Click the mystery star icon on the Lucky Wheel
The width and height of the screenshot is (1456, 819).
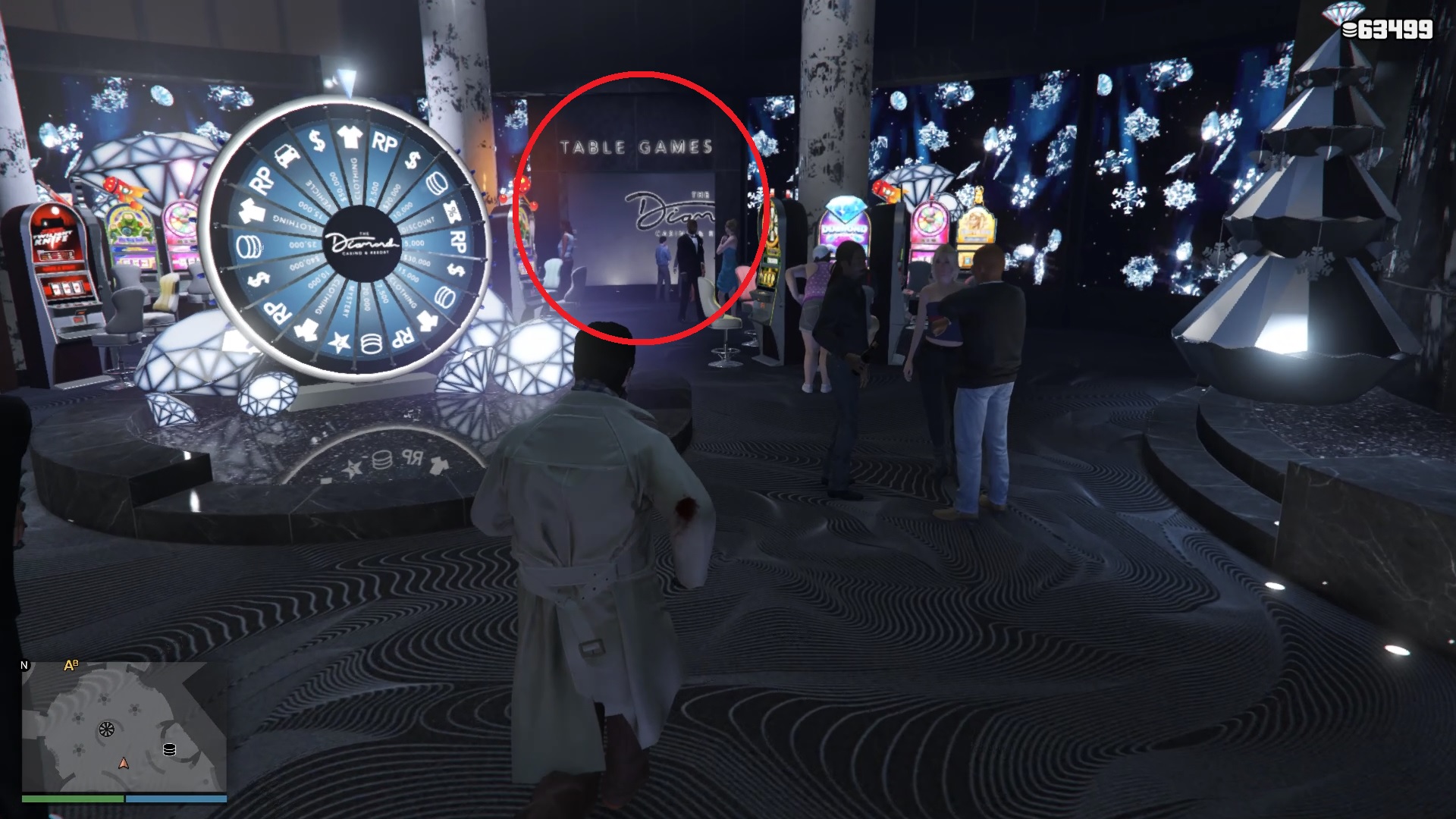pos(339,341)
